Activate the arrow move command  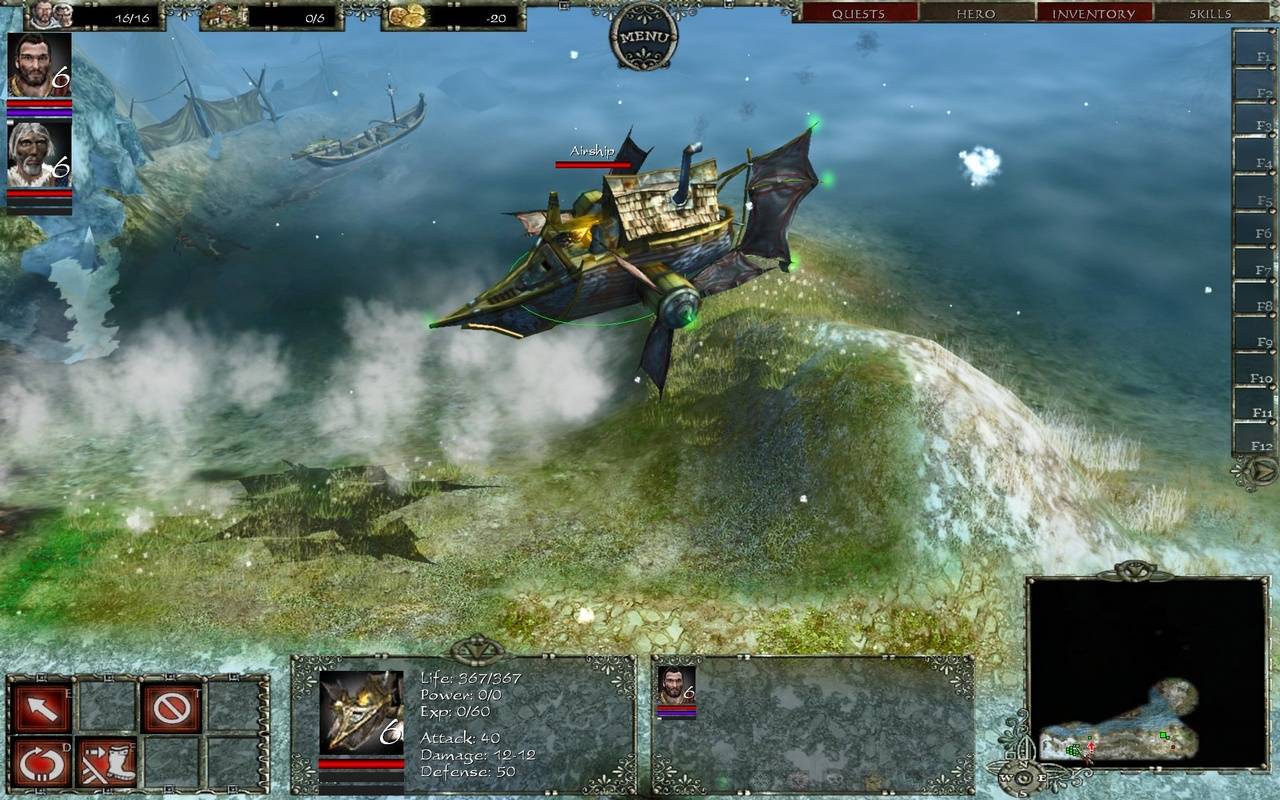point(42,707)
